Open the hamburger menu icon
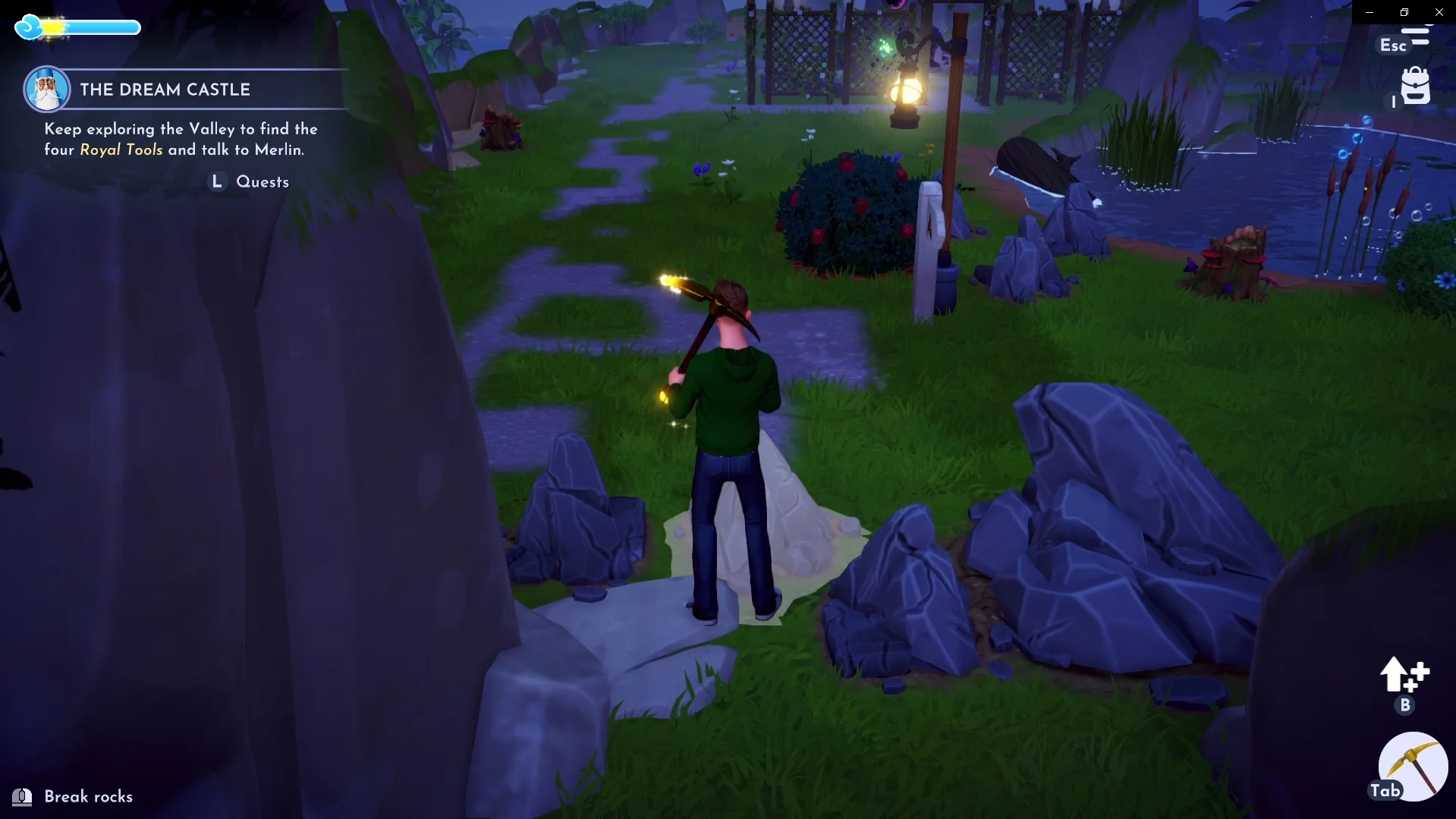Viewport: 1456px width, 819px height. 1415,36
